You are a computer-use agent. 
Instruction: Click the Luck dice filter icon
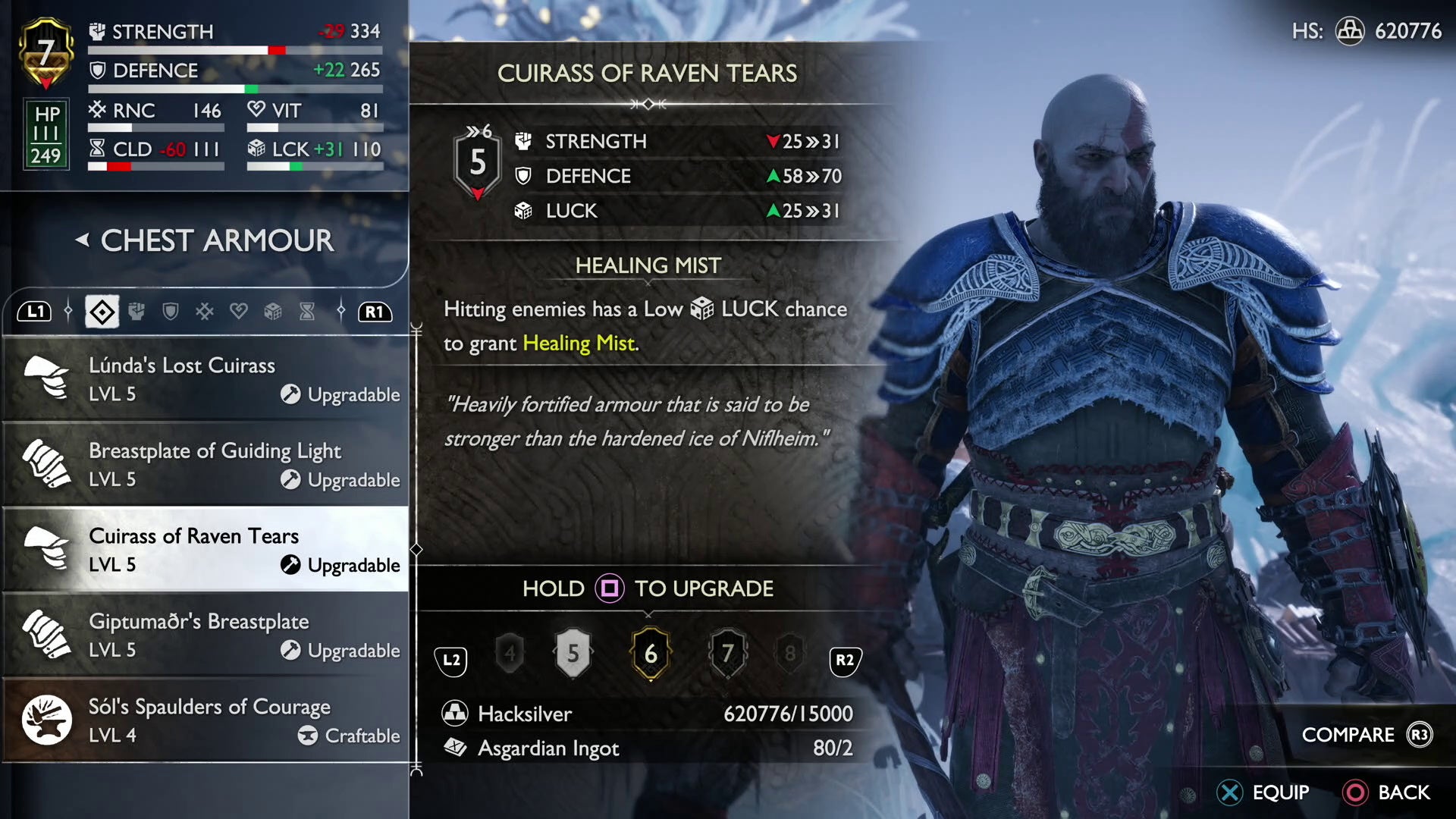(x=273, y=312)
